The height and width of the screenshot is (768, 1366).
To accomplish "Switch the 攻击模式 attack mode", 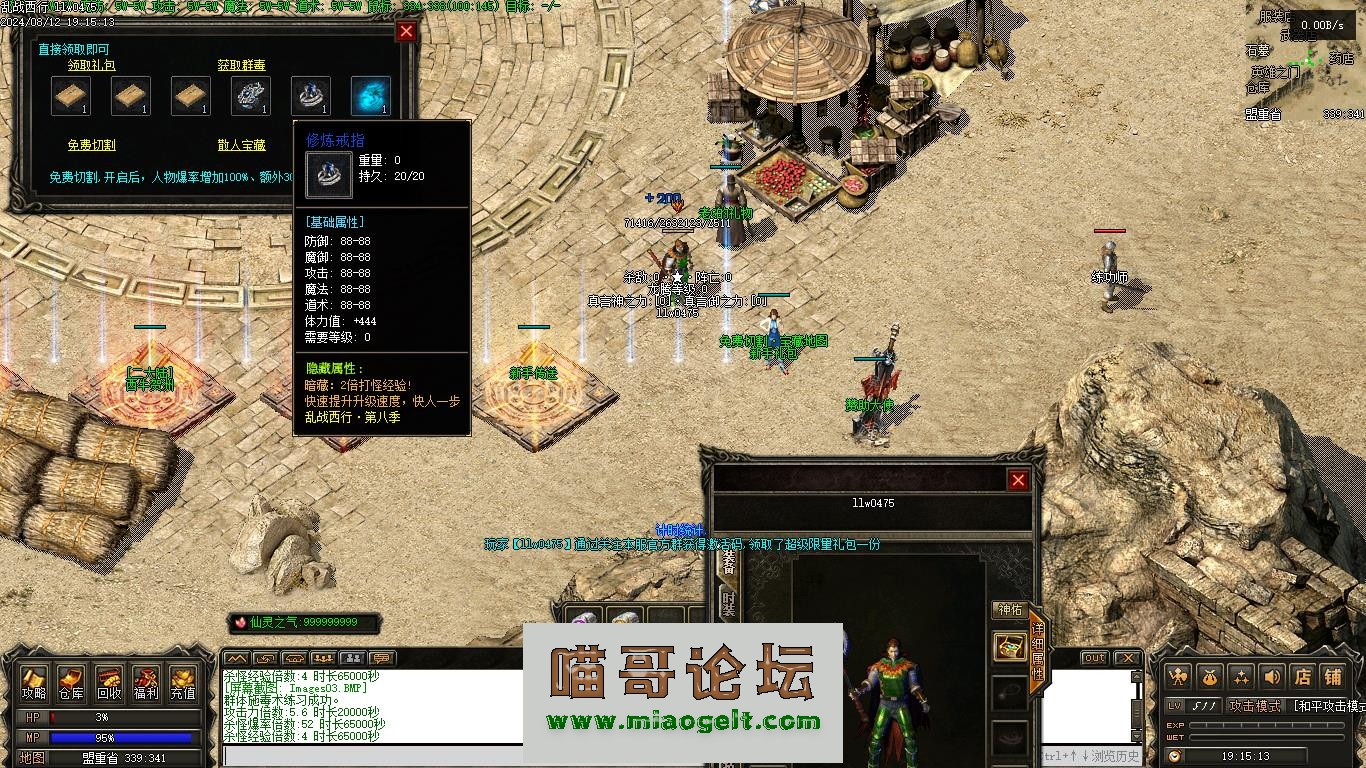I will tap(1255, 706).
